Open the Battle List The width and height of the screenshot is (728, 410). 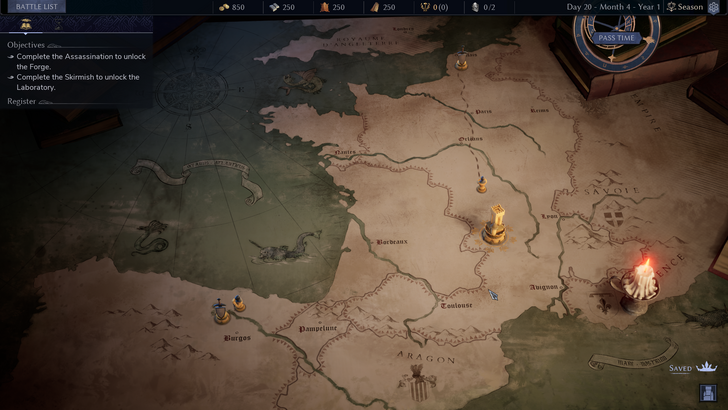(x=36, y=7)
